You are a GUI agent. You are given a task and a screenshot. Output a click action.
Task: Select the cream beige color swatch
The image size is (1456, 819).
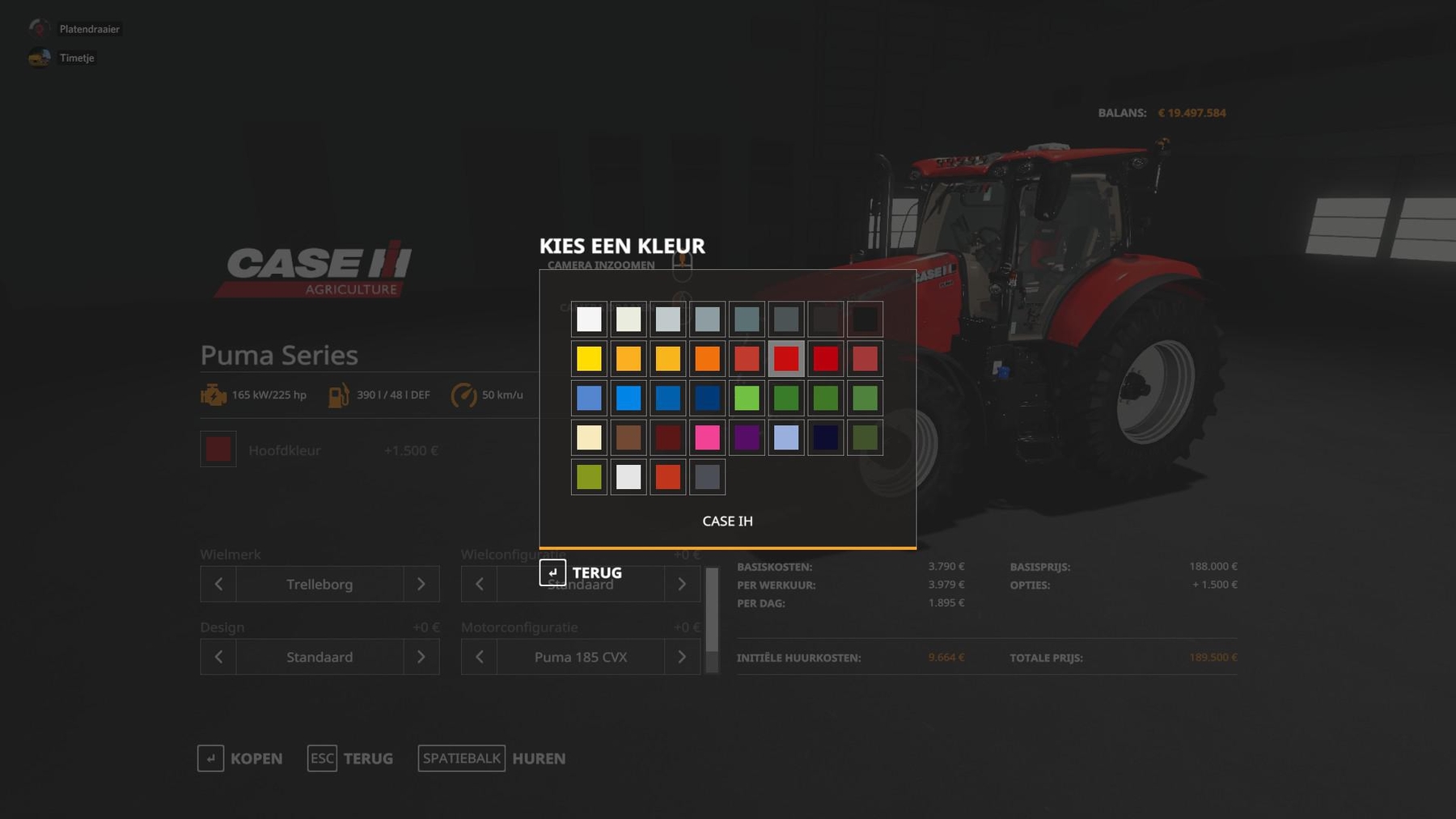click(589, 437)
